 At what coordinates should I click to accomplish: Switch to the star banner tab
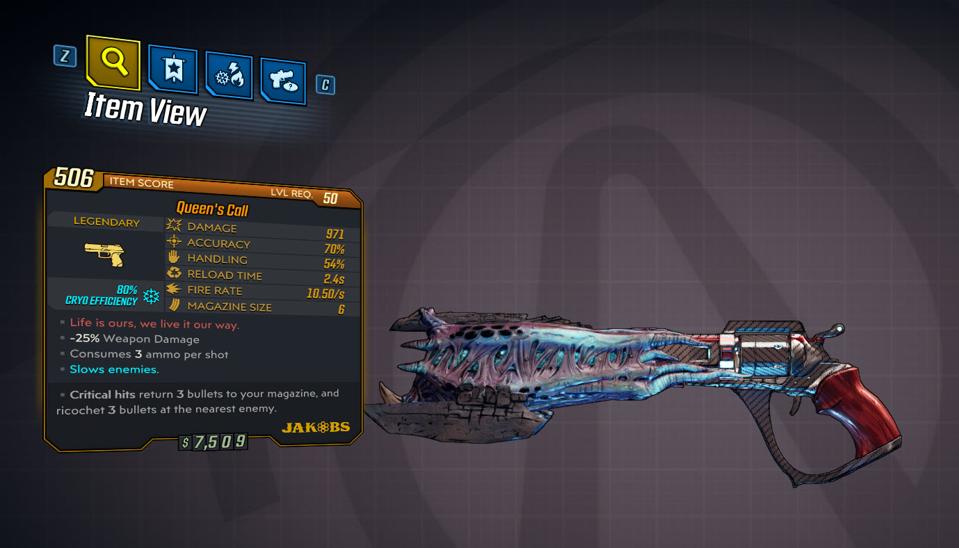[172, 69]
